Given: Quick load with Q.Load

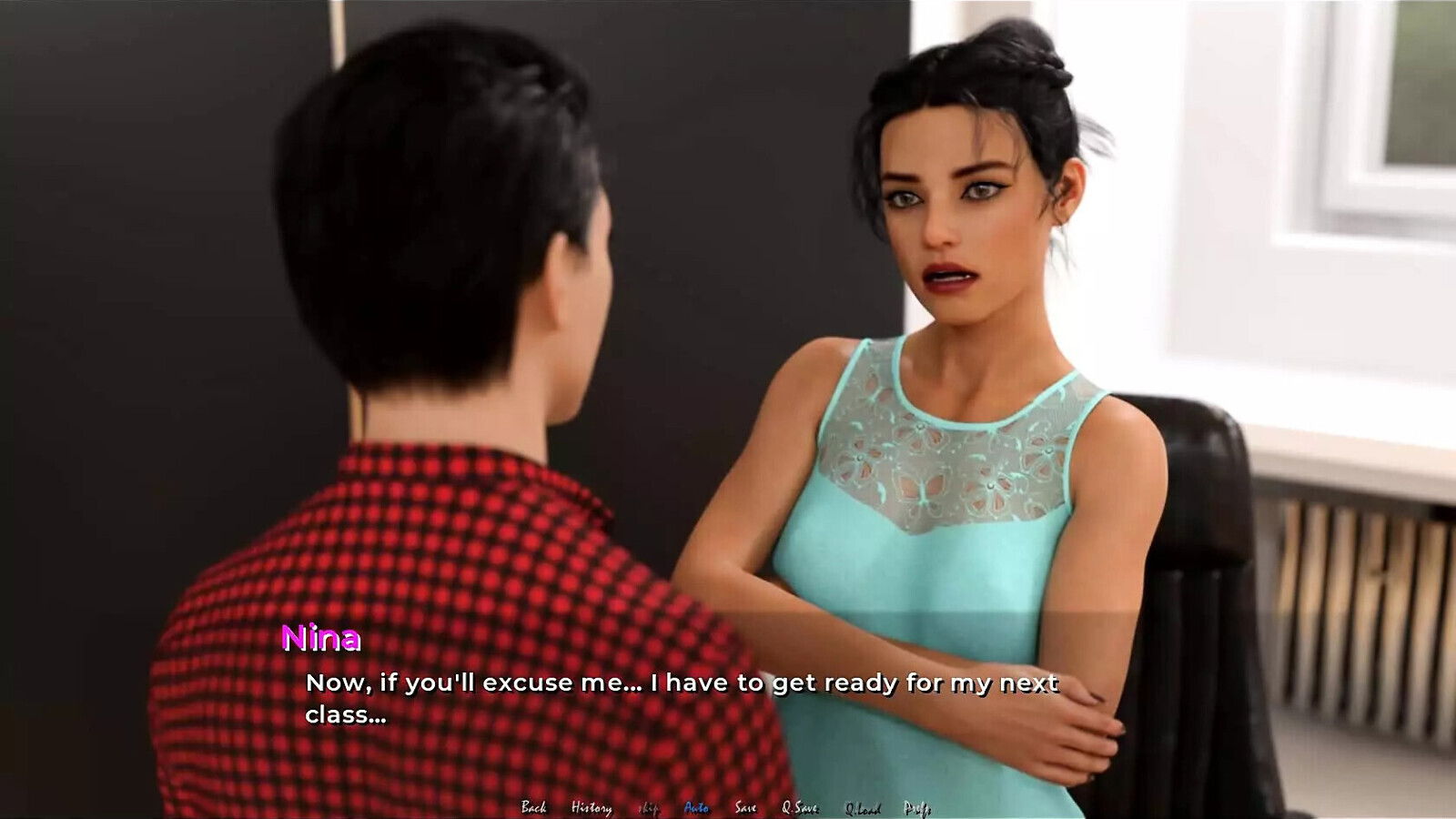Looking at the screenshot, I should click(862, 808).
